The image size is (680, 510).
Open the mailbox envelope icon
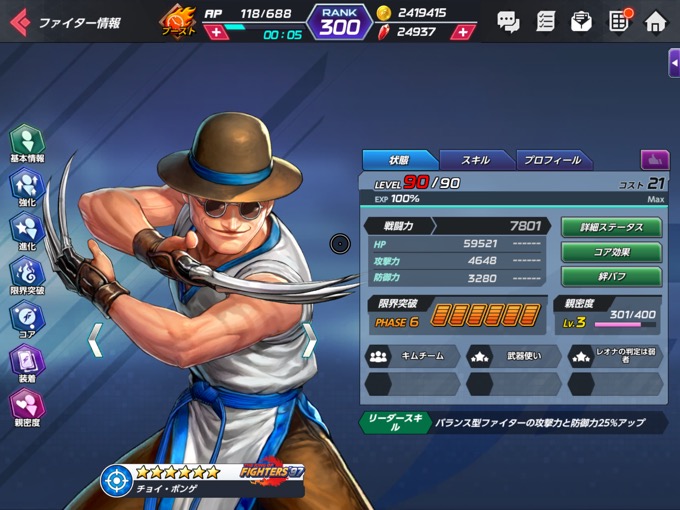click(581, 21)
